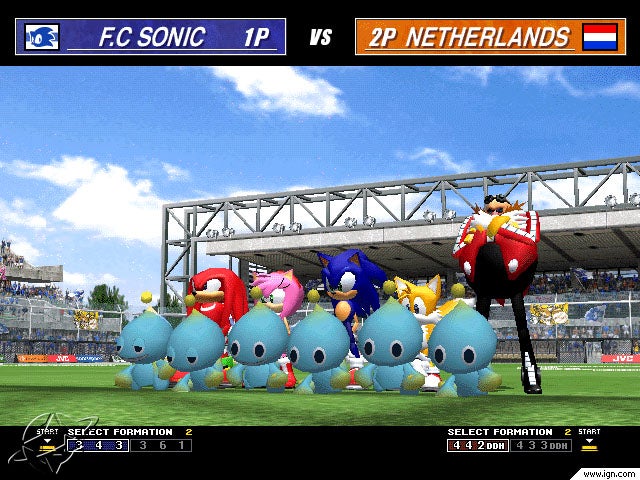The width and height of the screenshot is (640, 480).
Task: Choose the 3 6 1 formation
Action: [x=162, y=445]
